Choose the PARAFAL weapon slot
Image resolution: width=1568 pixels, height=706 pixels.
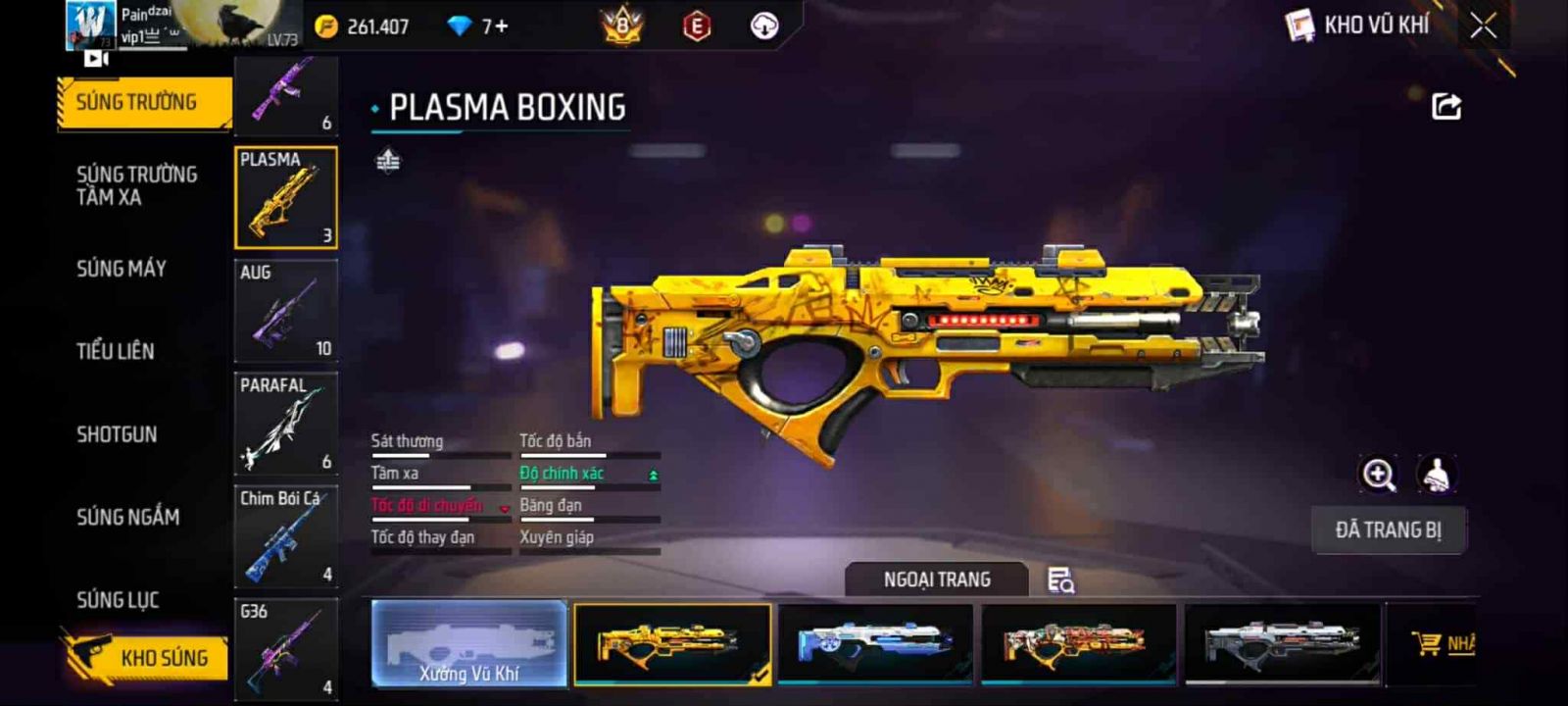point(286,424)
